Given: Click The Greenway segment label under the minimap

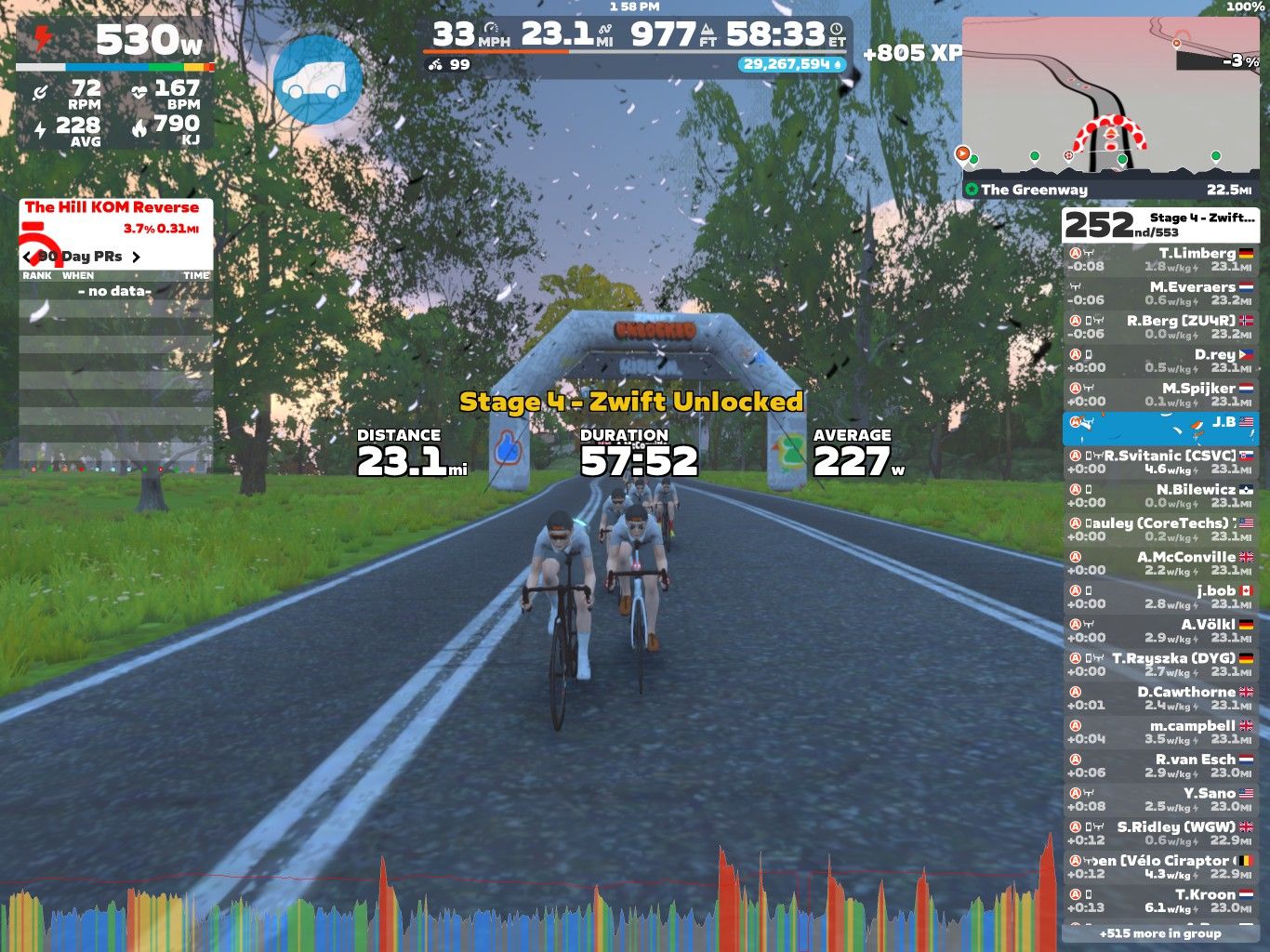Looking at the screenshot, I should pos(1032,189).
